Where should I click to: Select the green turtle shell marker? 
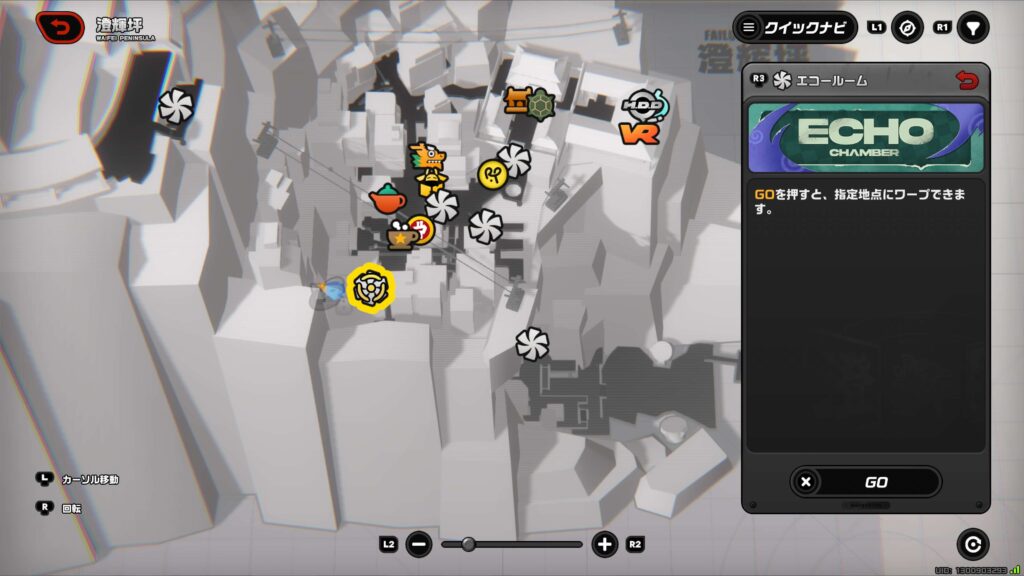tap(541, 103)
